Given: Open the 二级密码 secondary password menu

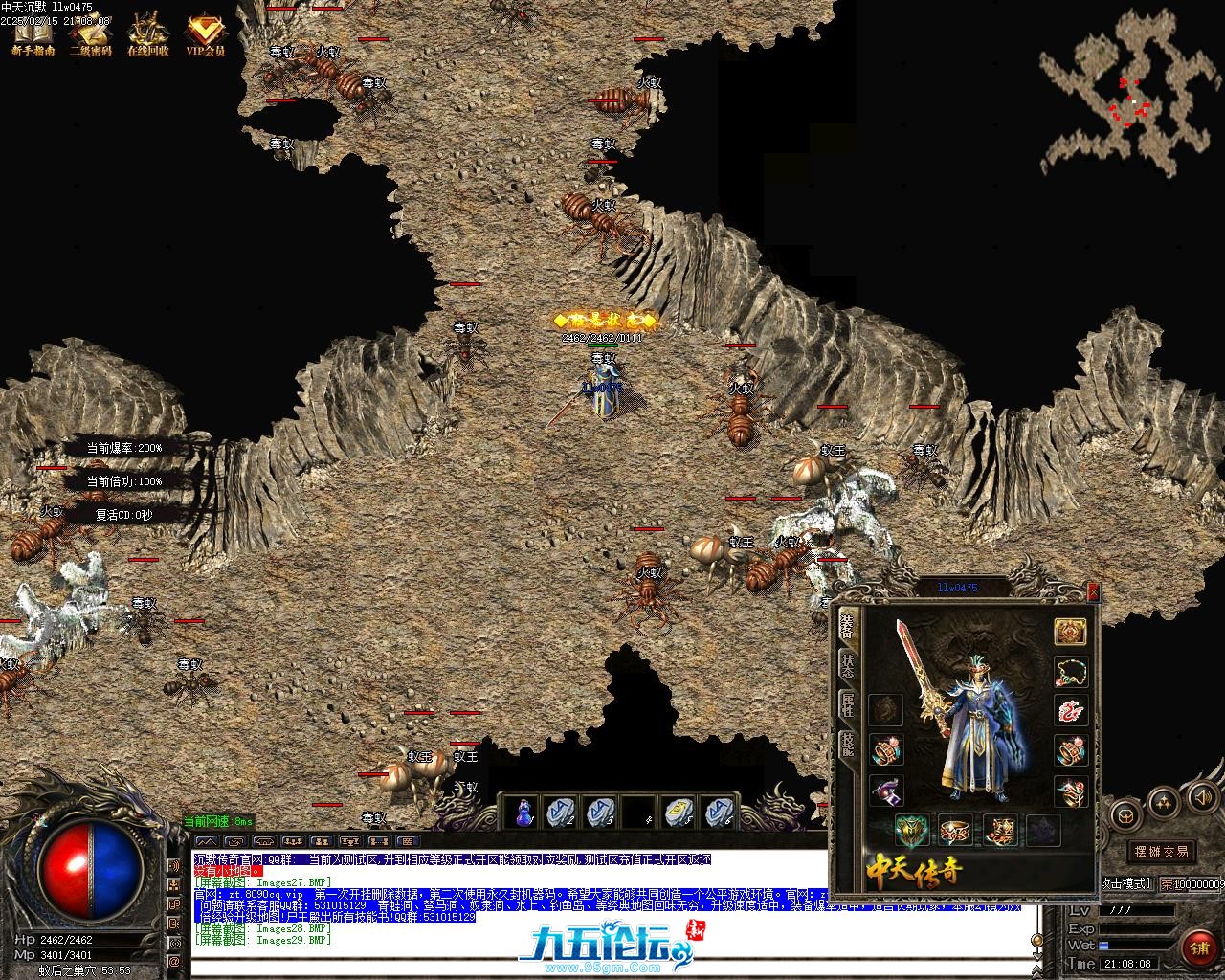Looking at the screenshot, I should coord(90,34).
